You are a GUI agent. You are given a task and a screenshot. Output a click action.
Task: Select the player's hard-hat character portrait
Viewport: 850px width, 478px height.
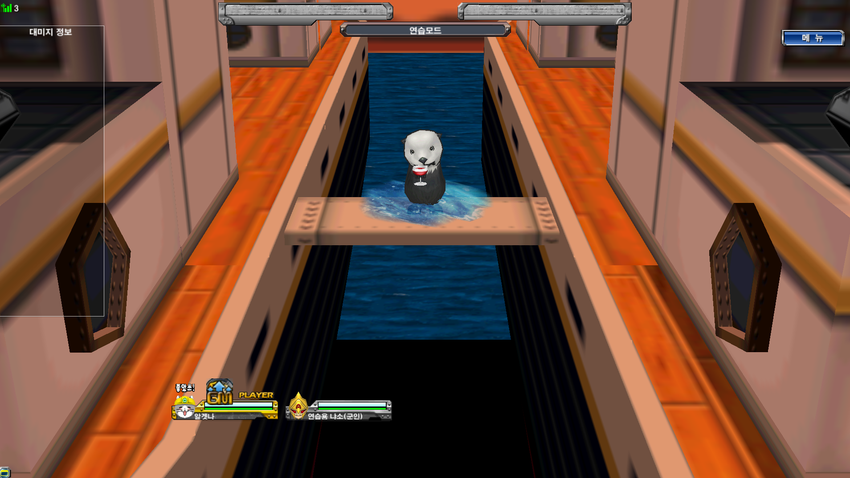point(185,406)
